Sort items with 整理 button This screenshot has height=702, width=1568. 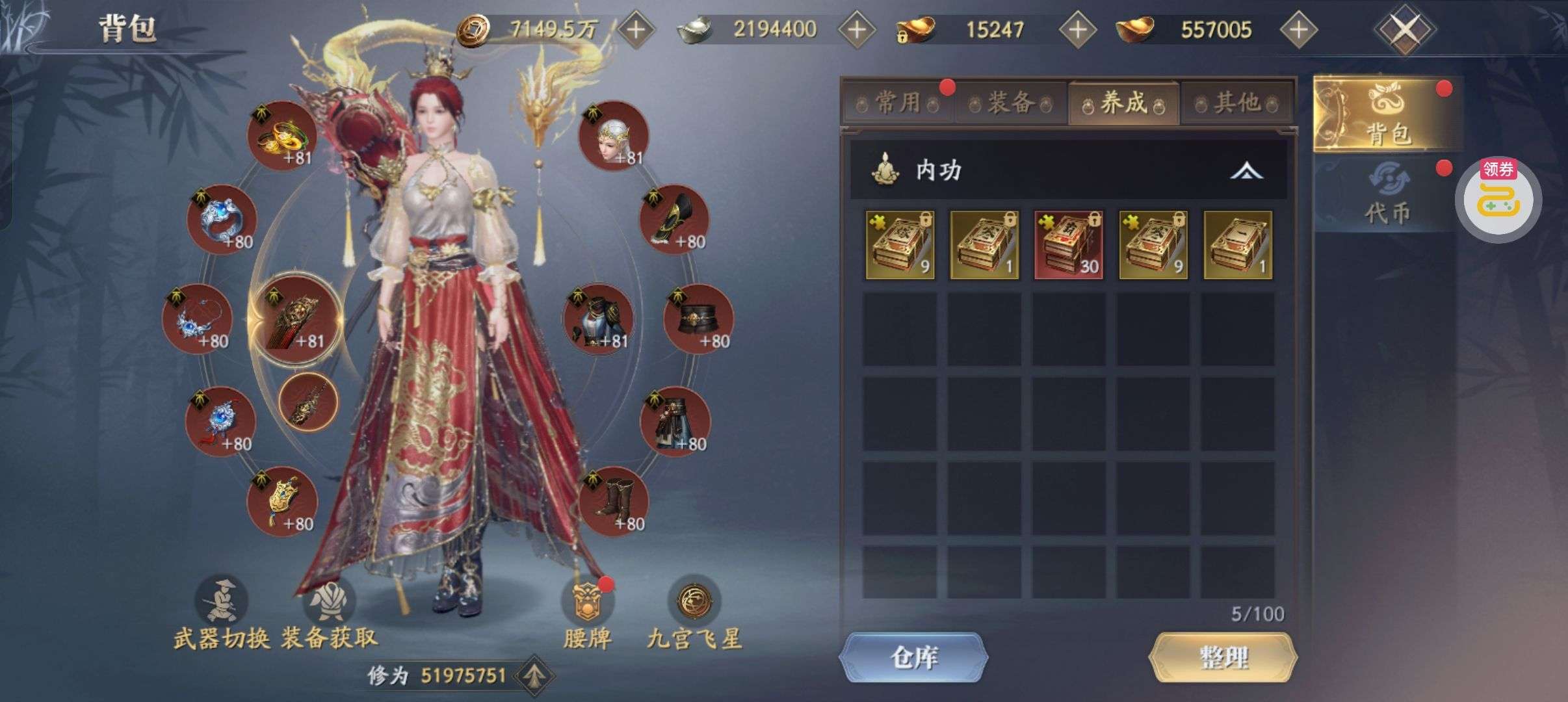(x=1223, y=657)
